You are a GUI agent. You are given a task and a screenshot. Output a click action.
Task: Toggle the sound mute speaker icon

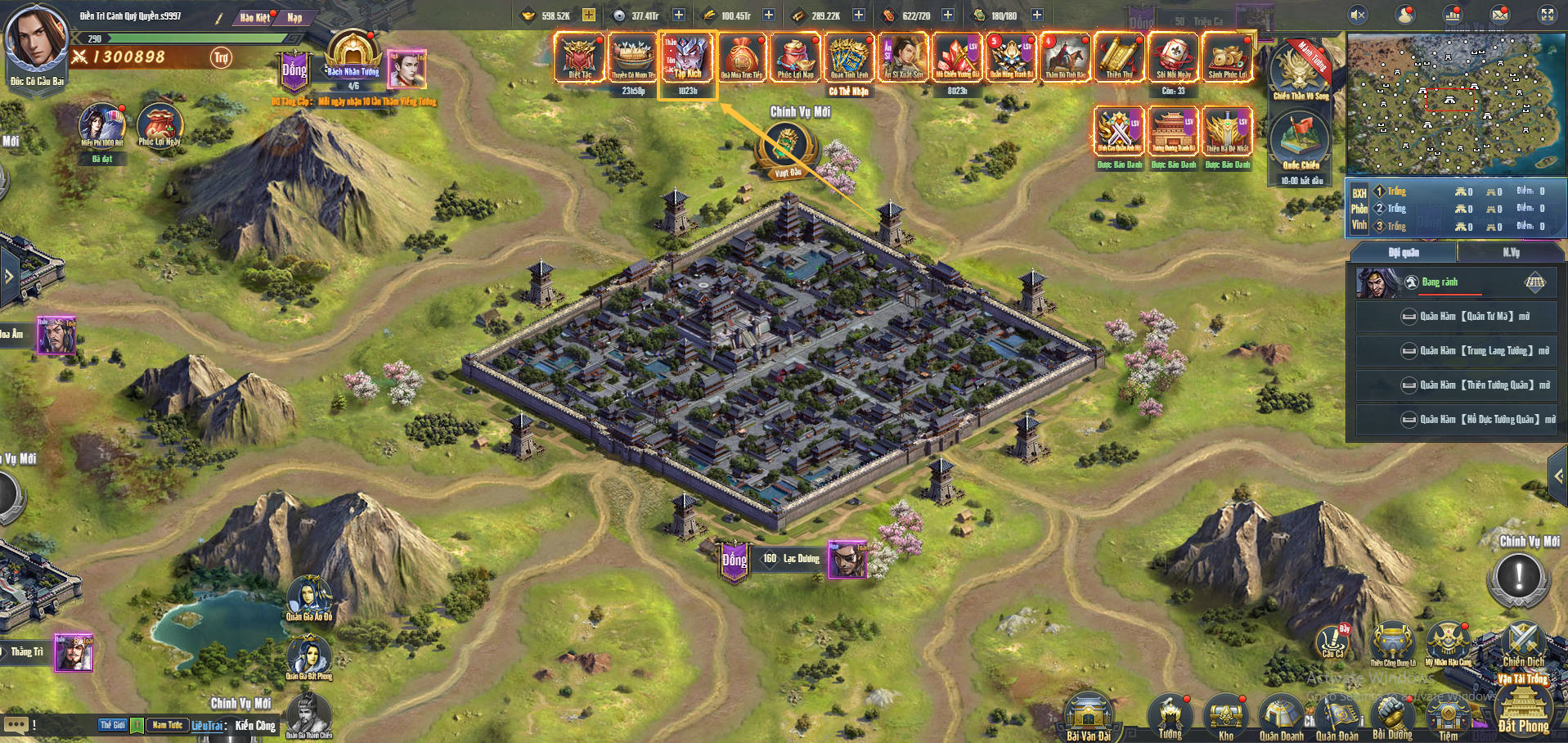tap(1358, 15)
